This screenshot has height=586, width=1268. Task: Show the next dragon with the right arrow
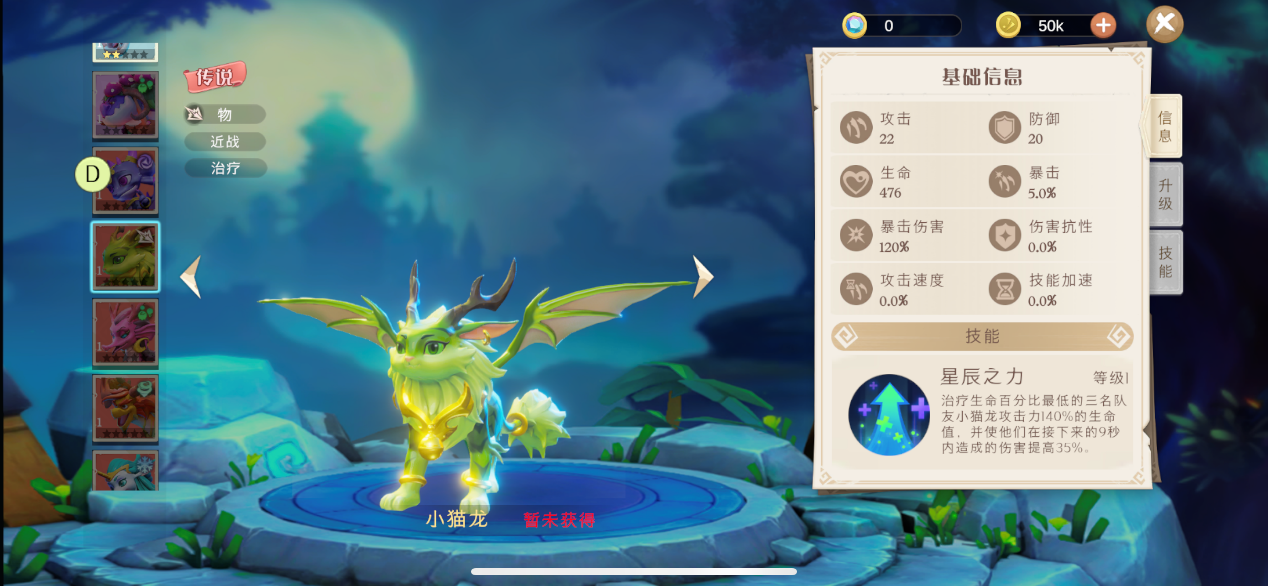pyautogui.click(x=703, y=277)
